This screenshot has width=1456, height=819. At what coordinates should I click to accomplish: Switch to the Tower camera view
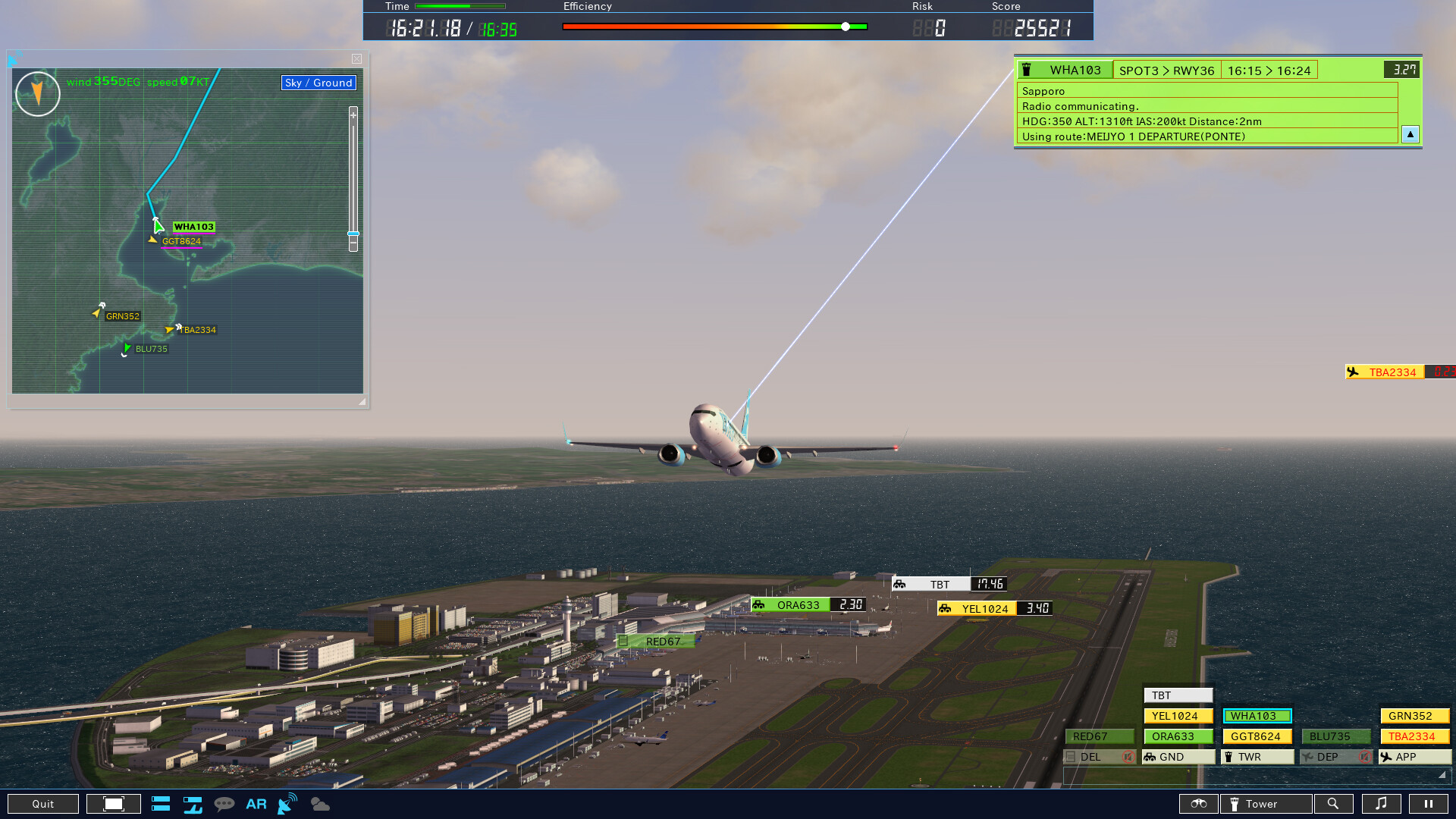[x=1266, y=804]
